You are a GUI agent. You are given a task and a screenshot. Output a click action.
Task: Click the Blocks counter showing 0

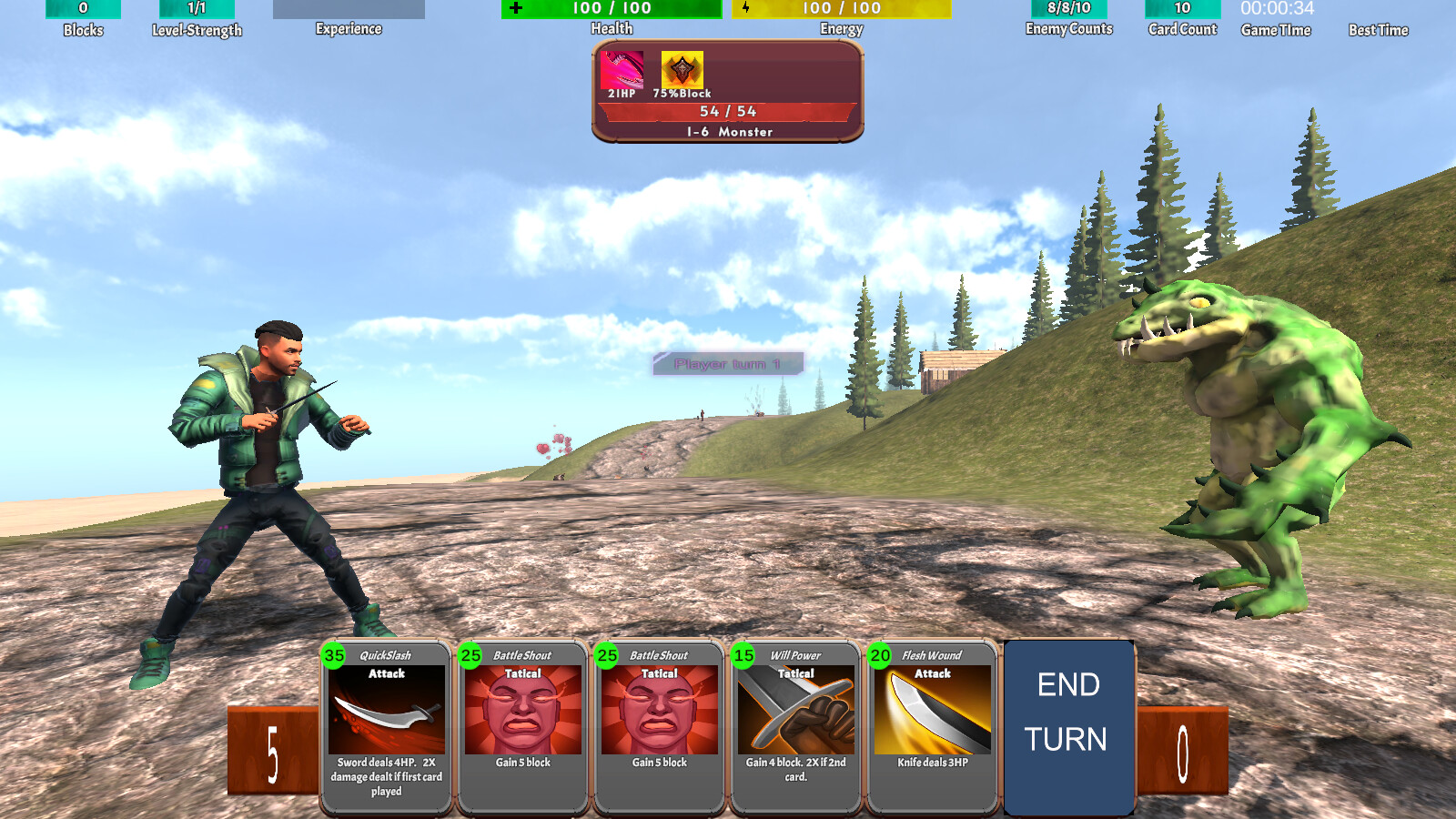[86, 9]
